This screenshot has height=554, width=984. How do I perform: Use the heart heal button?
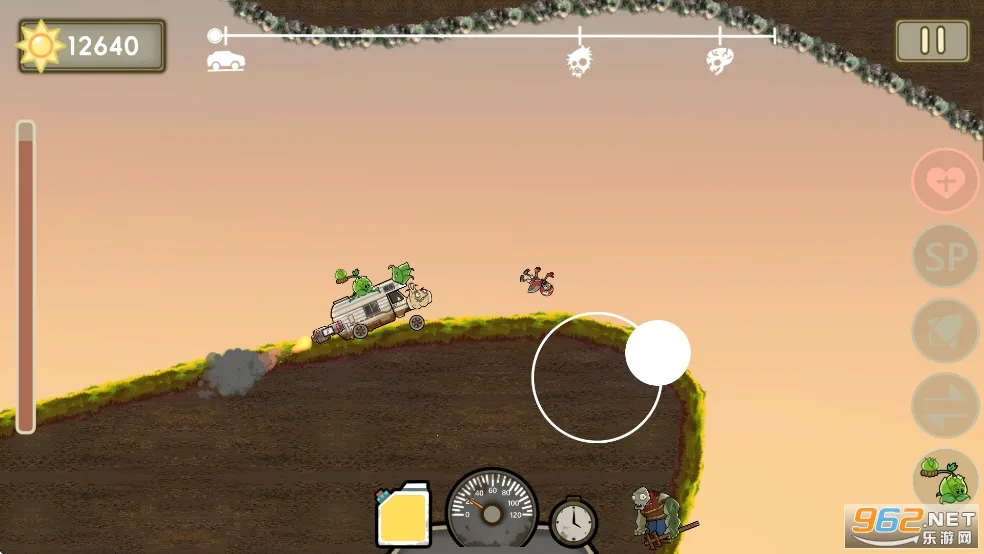pos(945,181)
